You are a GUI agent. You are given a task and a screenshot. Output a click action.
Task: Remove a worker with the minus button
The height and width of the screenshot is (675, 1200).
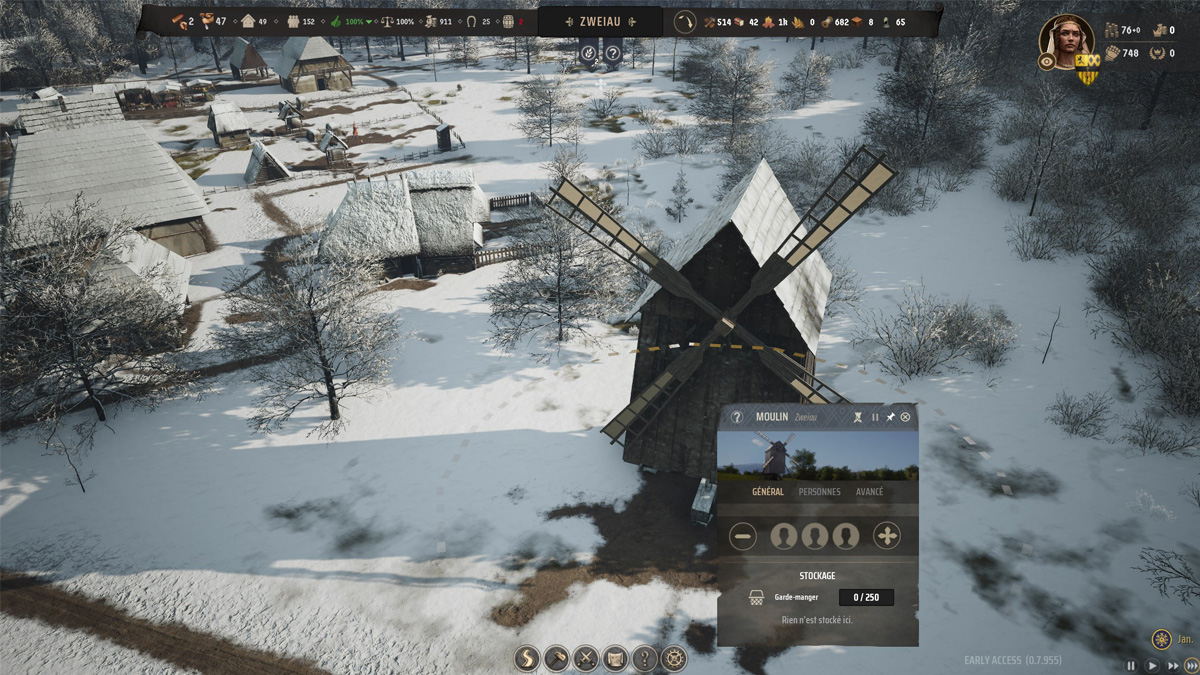[x=743, y=536]
